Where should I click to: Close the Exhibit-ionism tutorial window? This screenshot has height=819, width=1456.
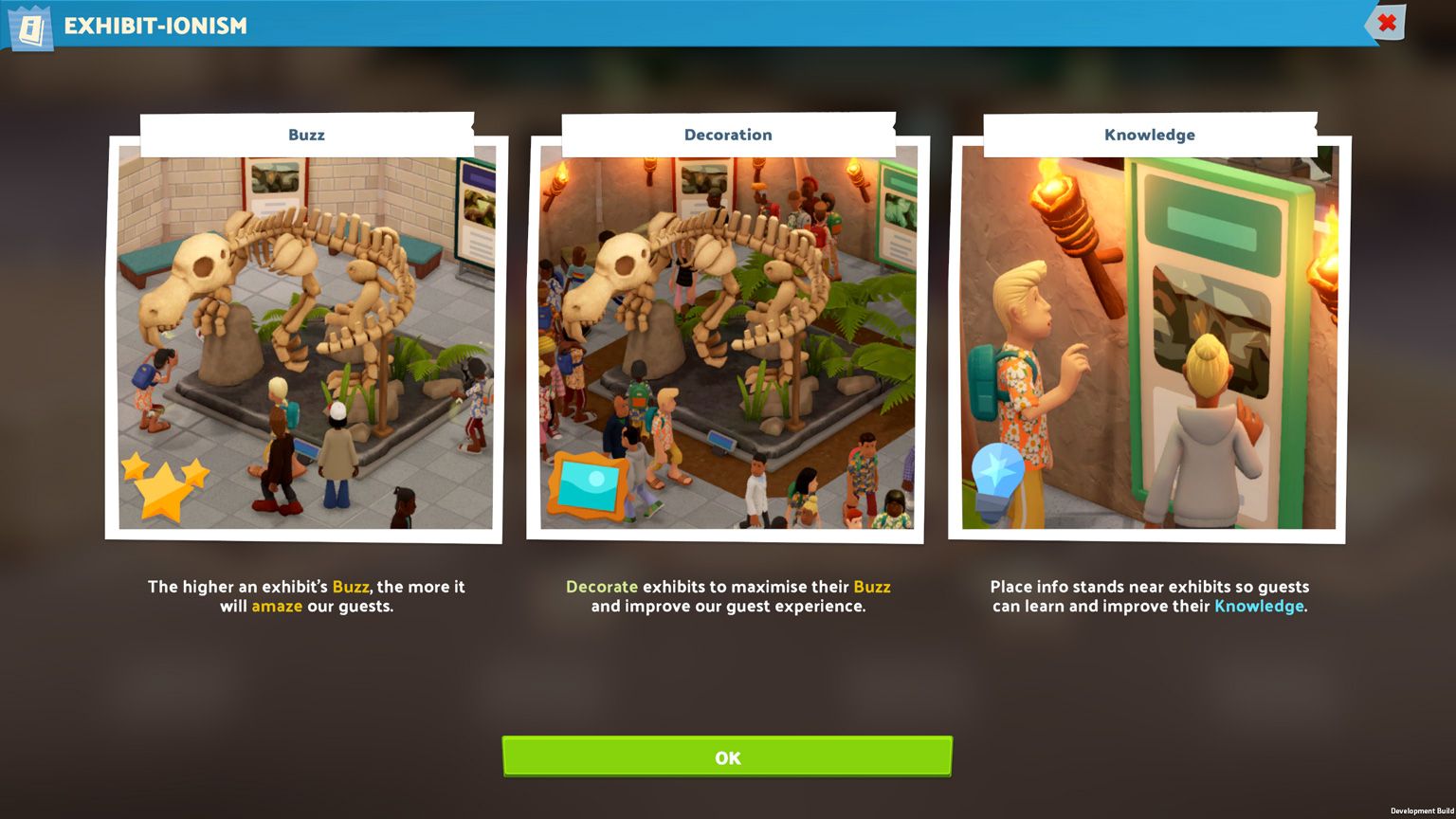coord(1386,23)
